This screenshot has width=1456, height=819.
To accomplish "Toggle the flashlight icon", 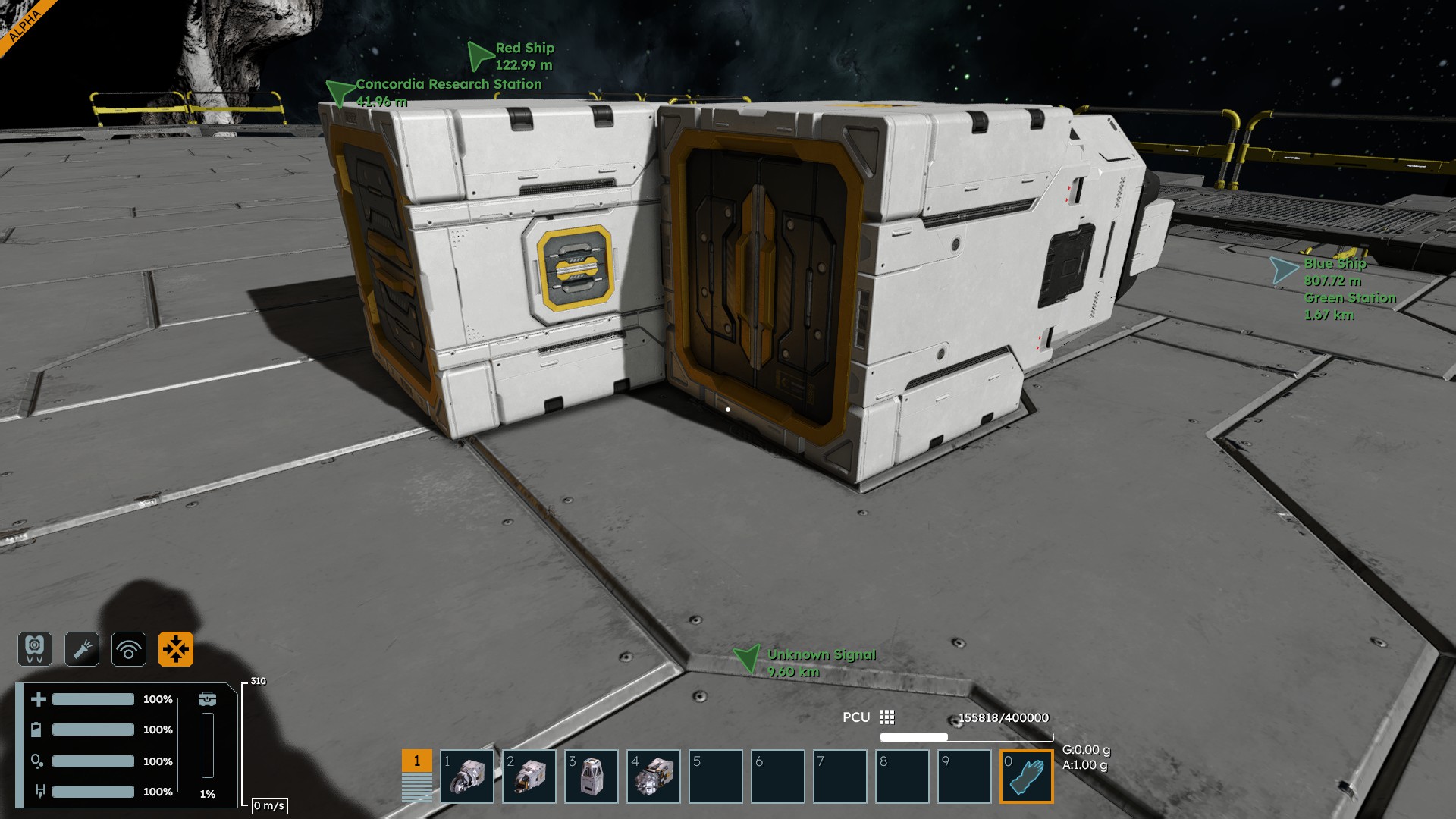I will (x=82, y=649).
